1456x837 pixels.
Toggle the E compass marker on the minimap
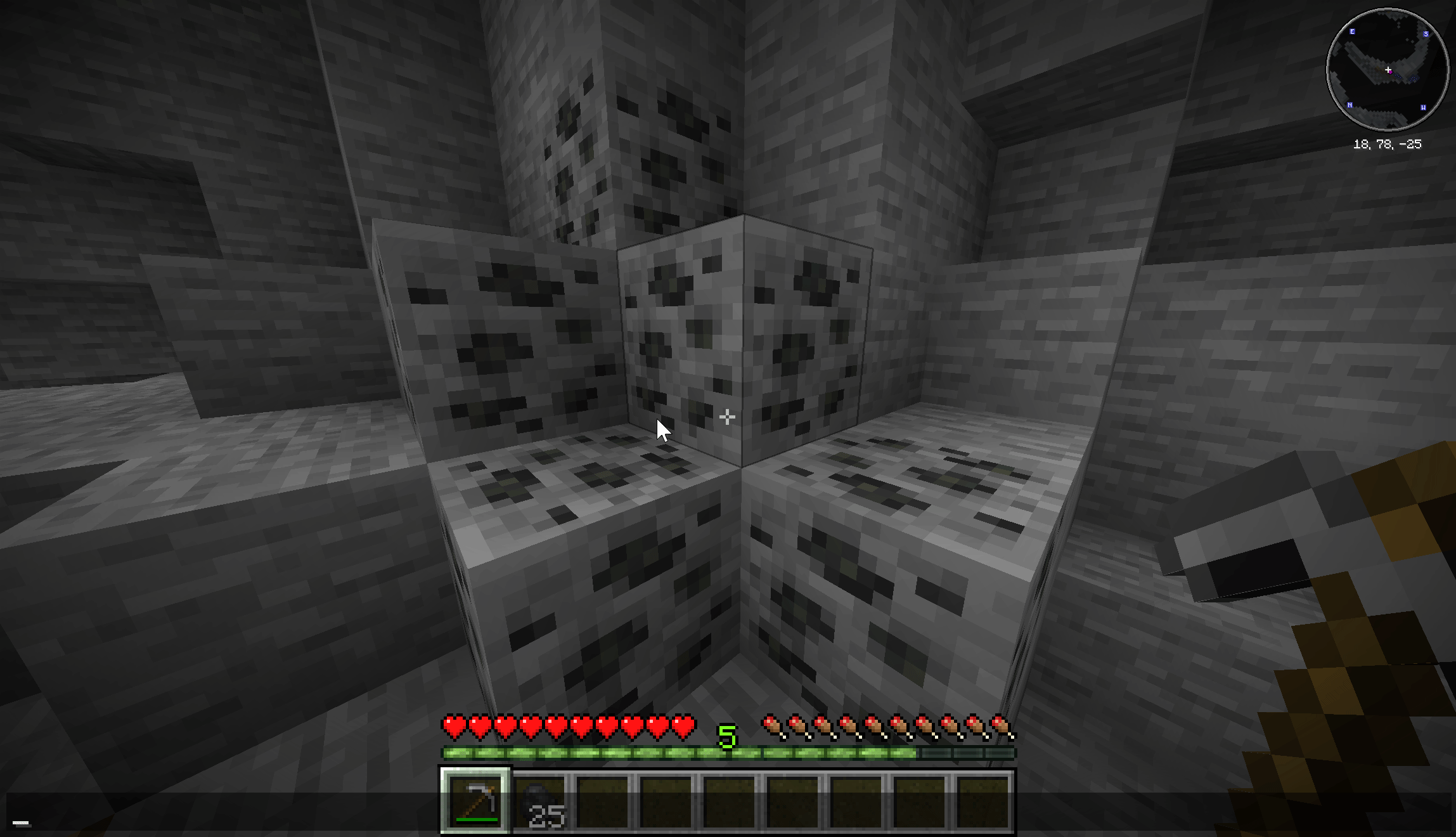[x=1352, y=32]
